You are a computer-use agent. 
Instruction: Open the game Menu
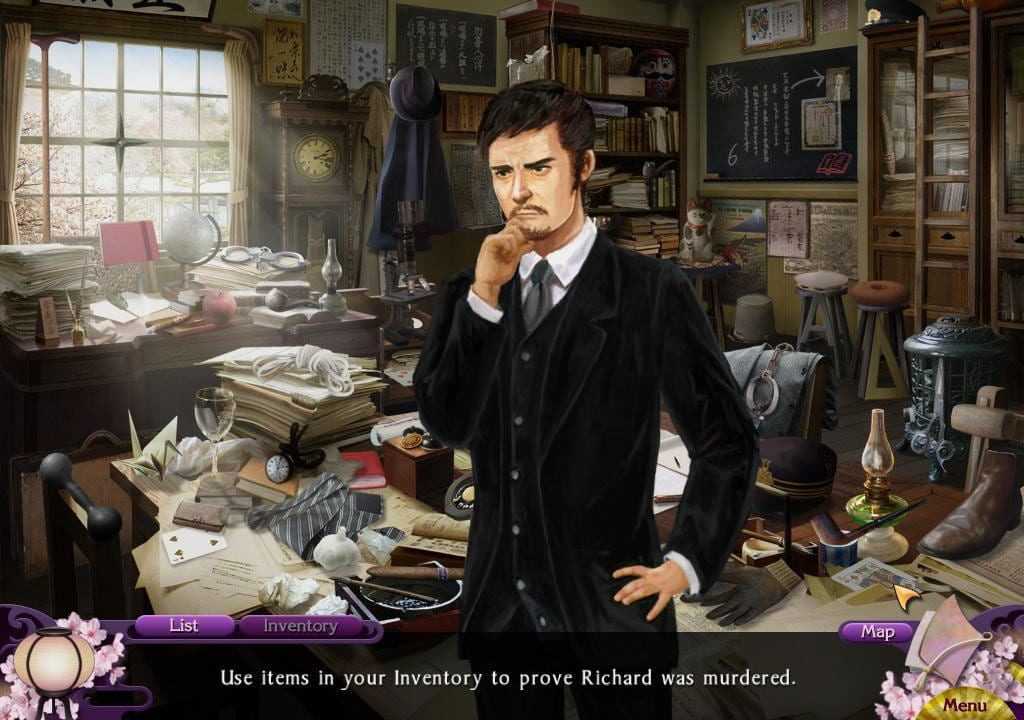click(x=964, y=705)
